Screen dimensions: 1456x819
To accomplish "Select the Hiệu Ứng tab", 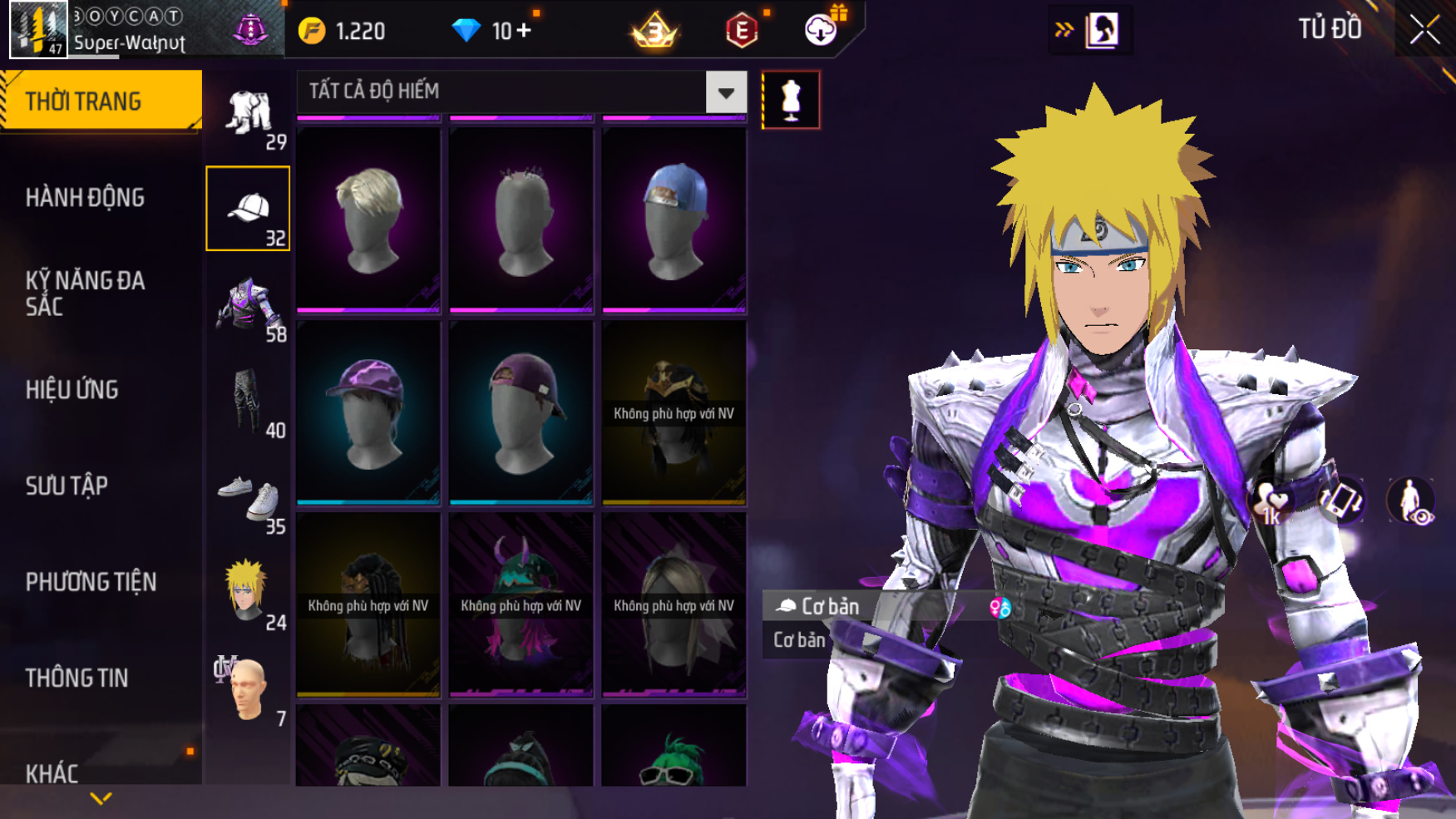I will tap(72, 390).
